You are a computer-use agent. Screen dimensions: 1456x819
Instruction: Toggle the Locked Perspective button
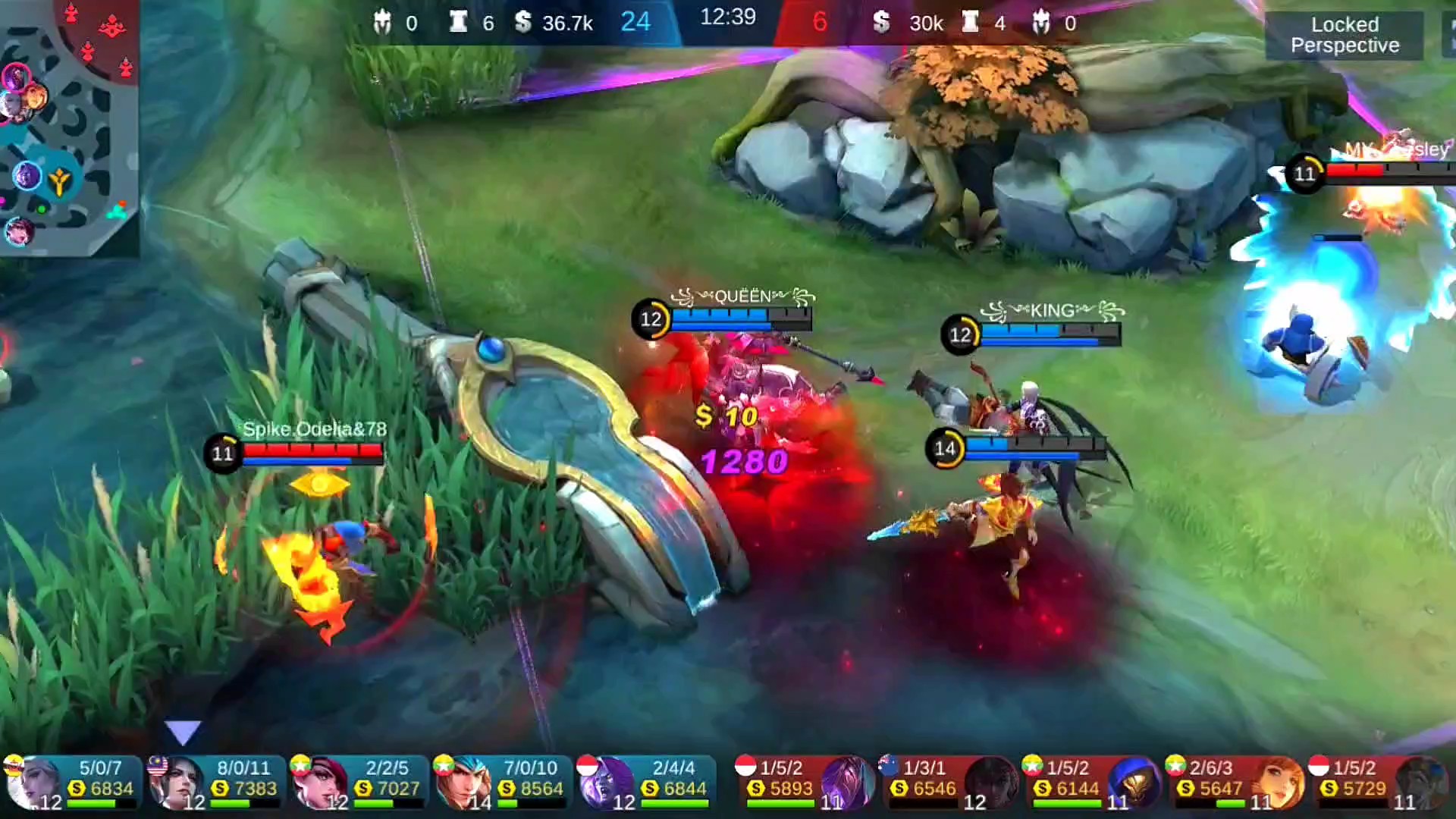coord(1345,35)
